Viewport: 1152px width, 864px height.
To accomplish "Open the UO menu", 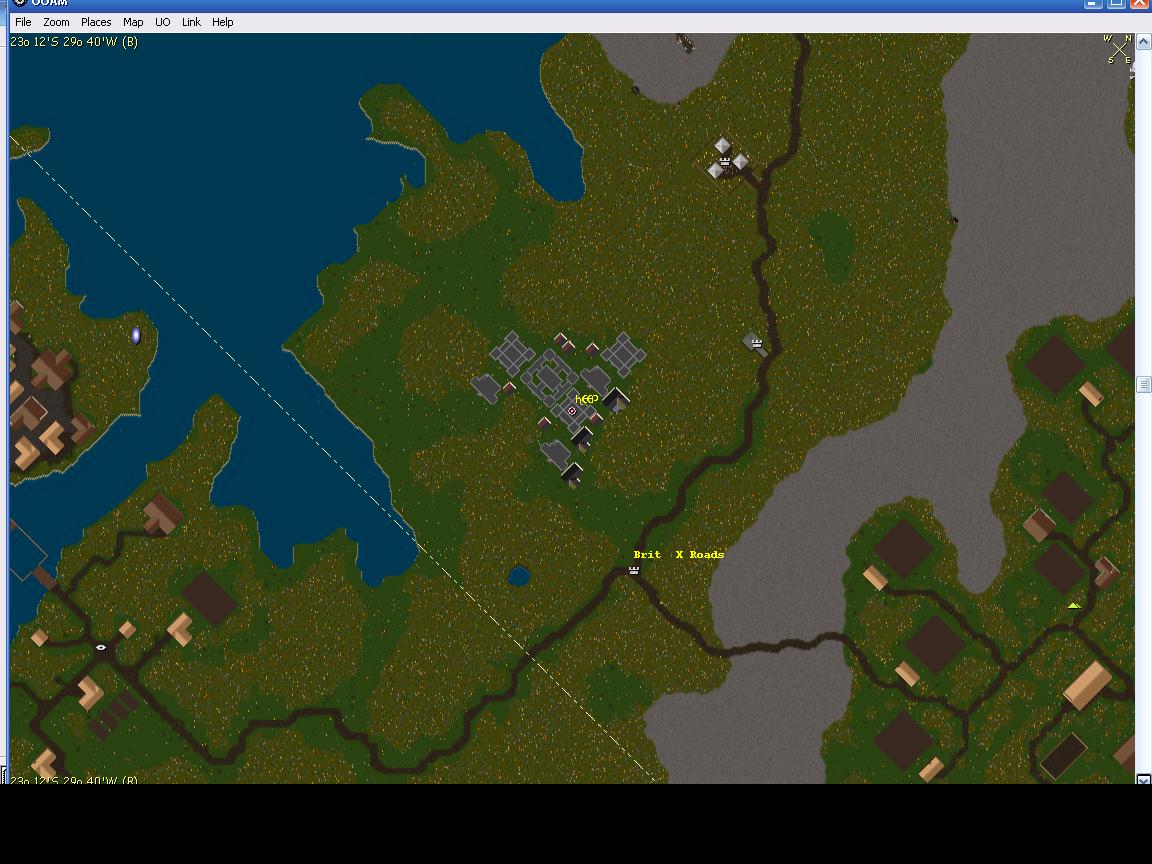I will [162, 22].
